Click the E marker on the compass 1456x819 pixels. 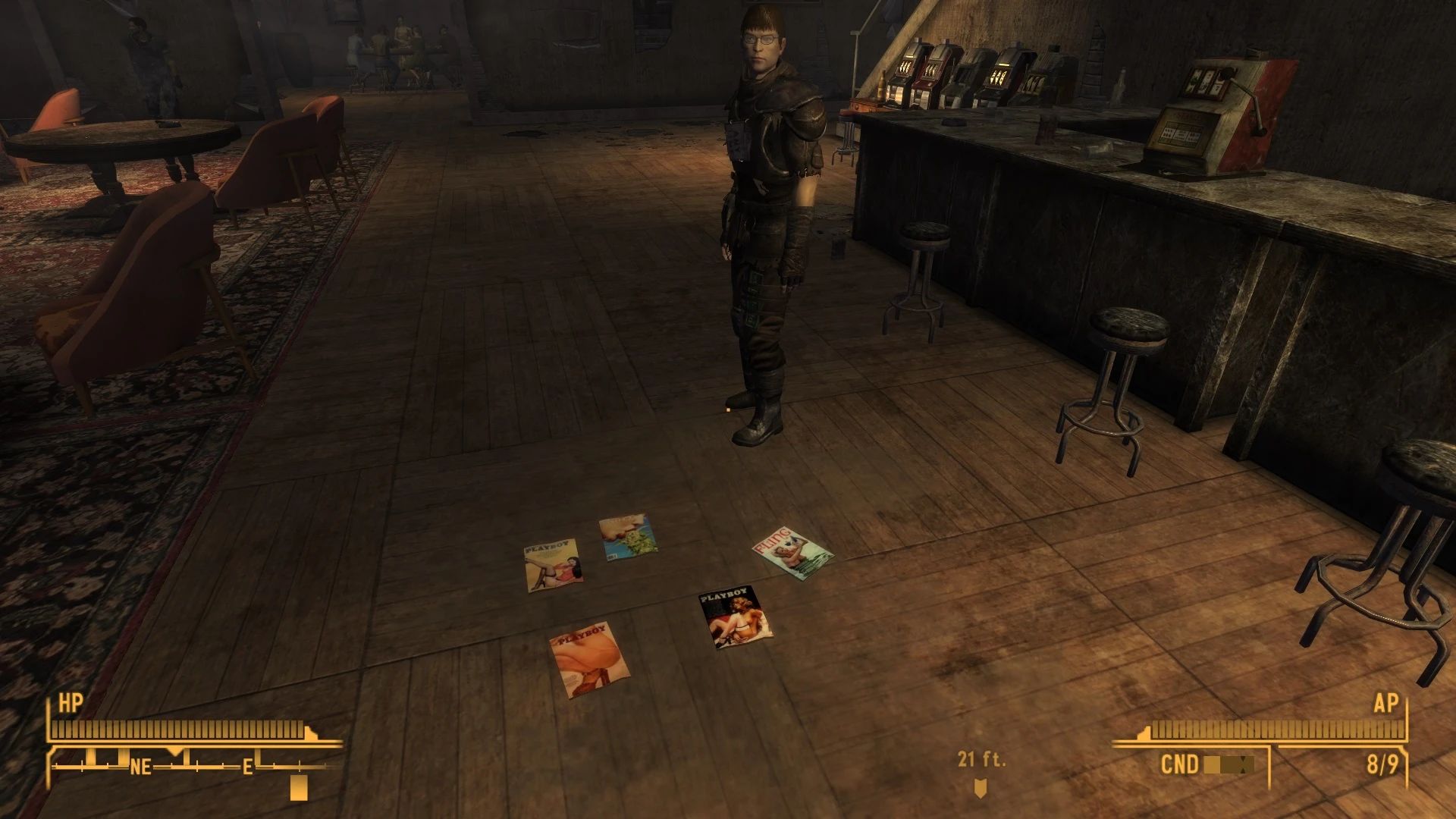250,767
